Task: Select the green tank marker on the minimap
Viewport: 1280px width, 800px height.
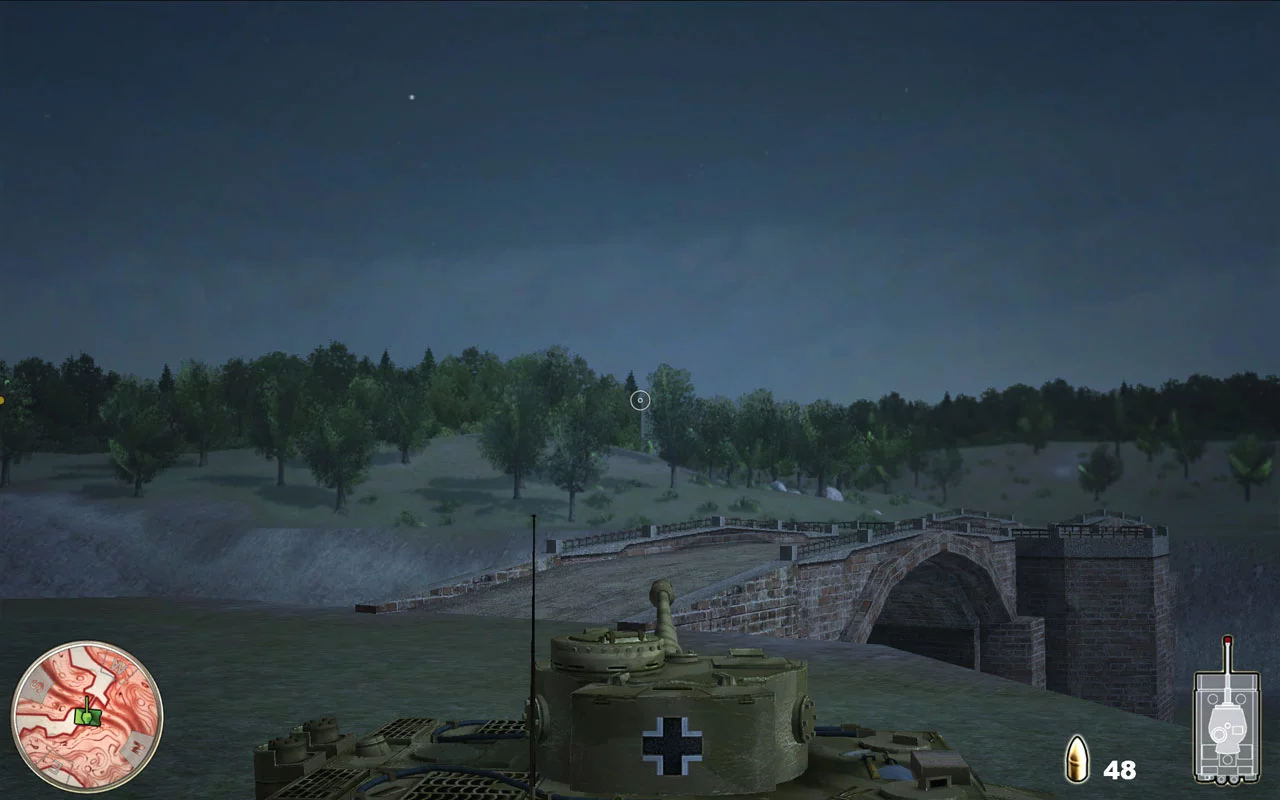Action: pyautogui.click(x=88, y=716)
